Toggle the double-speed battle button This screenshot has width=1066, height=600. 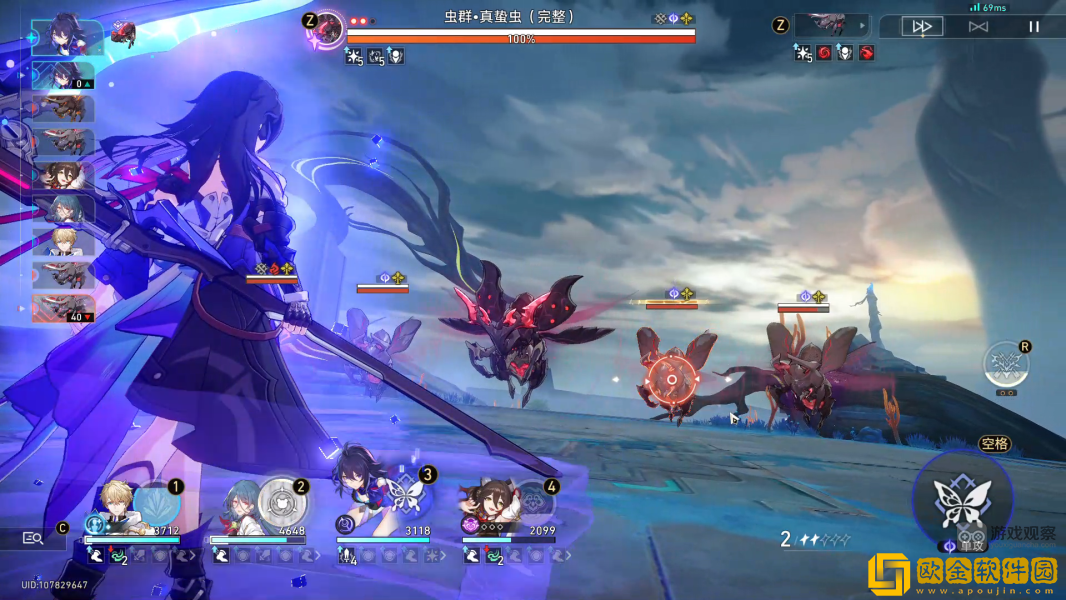tap(922, 27)
